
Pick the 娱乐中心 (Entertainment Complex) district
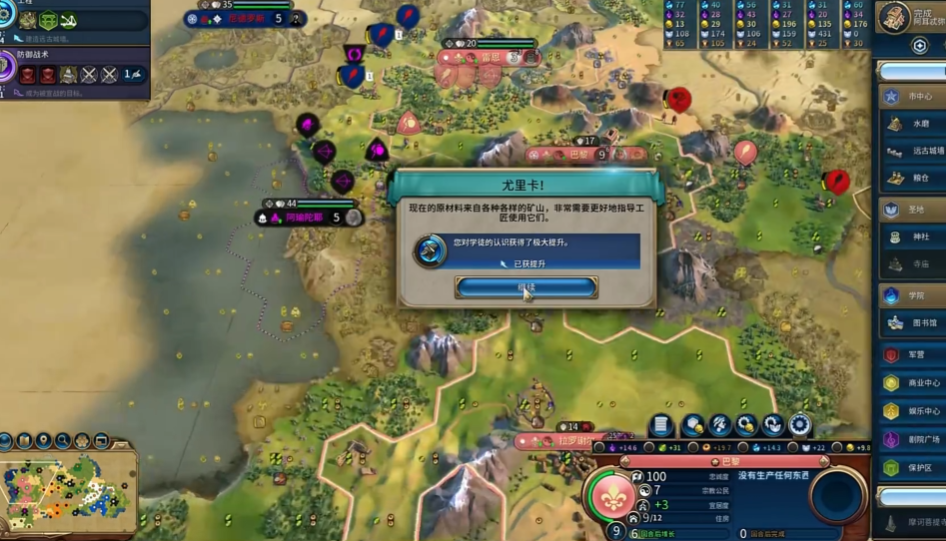click(x=912, y=411)
